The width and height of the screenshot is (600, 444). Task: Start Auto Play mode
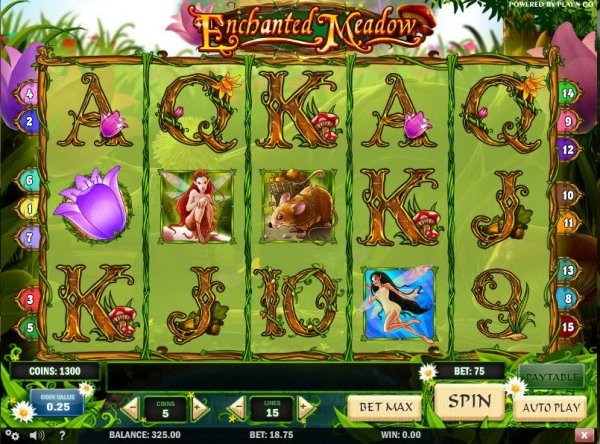pos(549,408)
